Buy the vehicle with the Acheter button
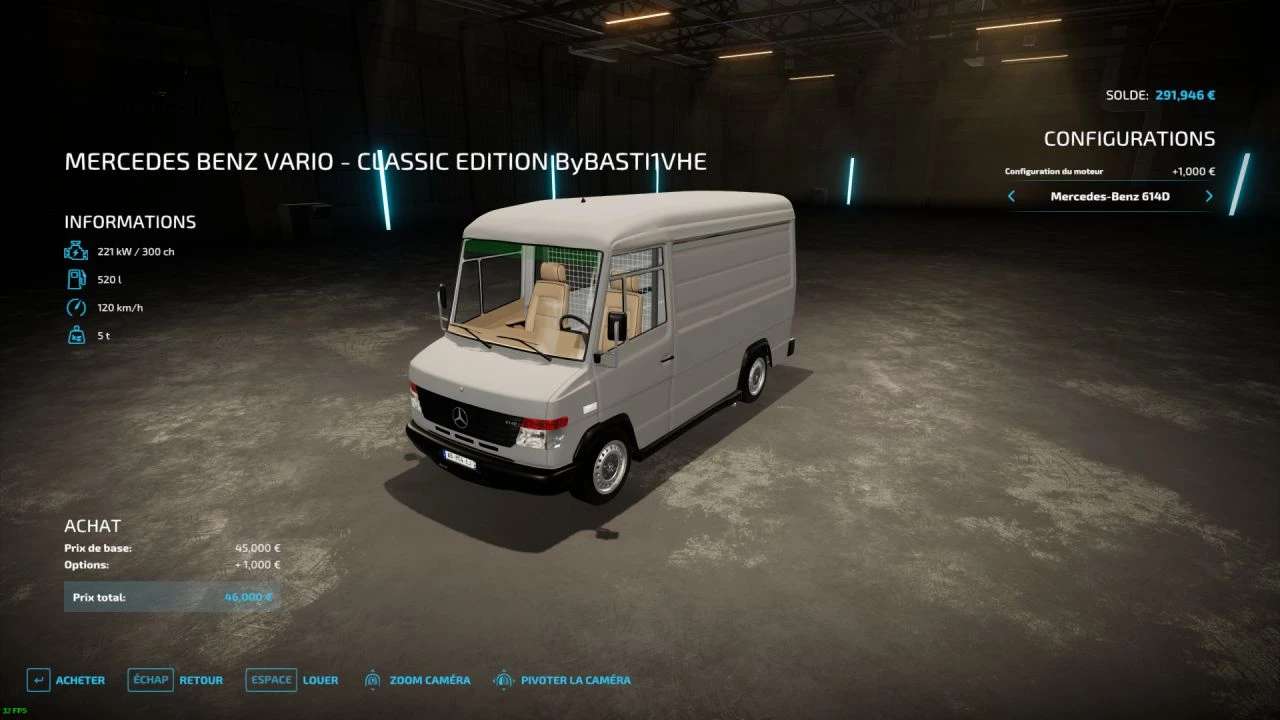 click(66, 680)
